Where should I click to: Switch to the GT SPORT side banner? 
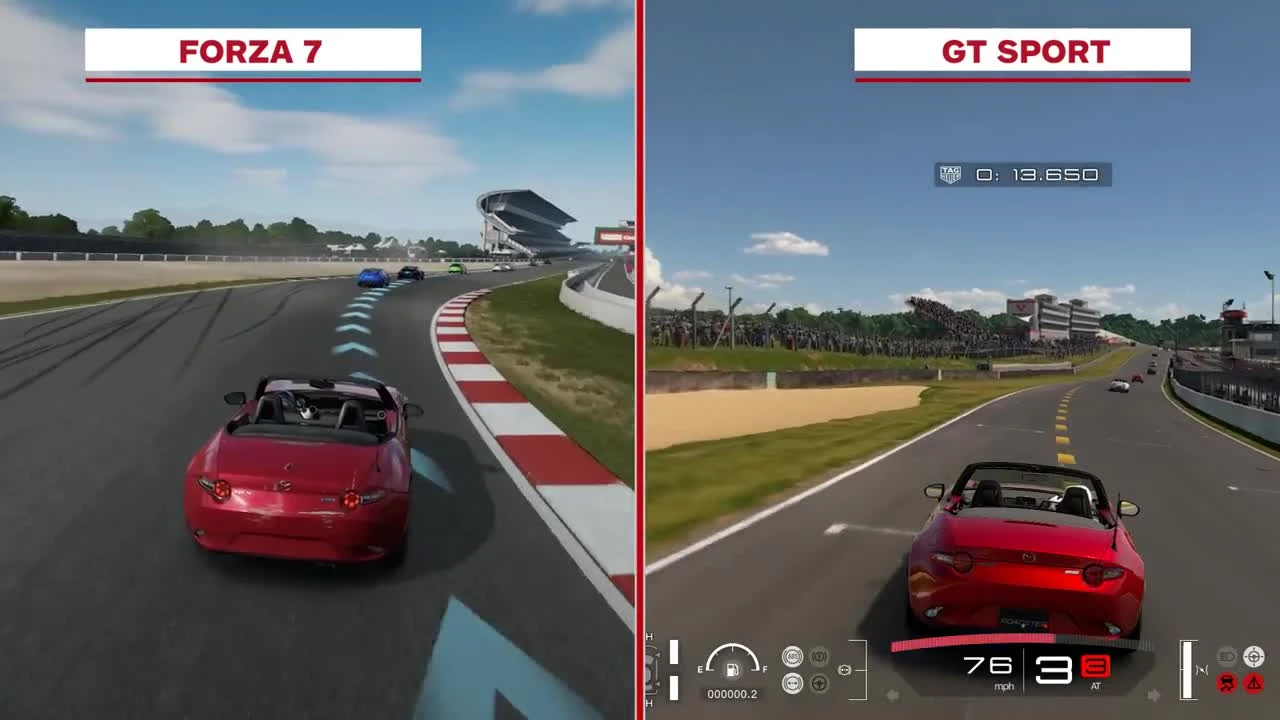[1022, 52]
